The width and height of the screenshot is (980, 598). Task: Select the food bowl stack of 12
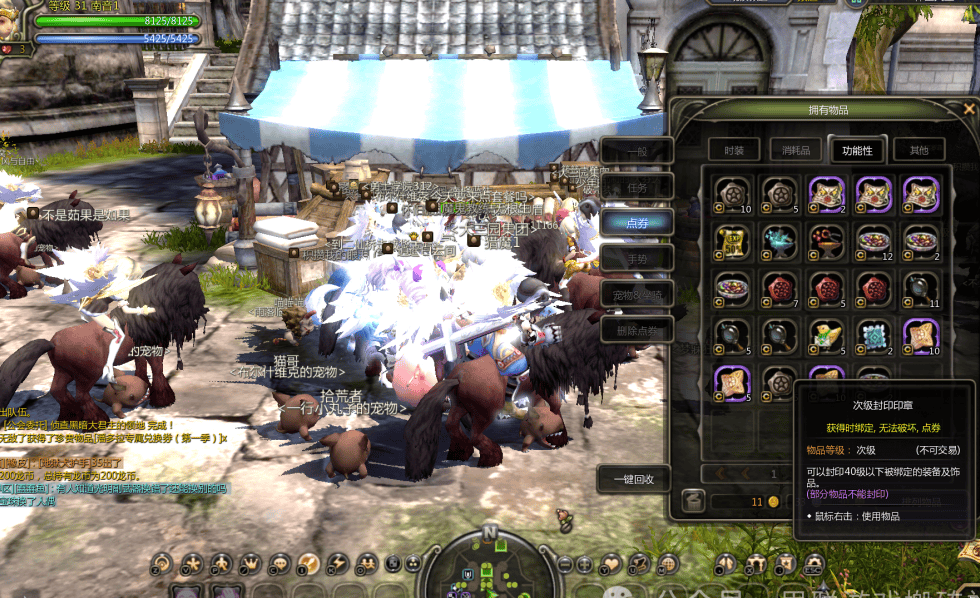coord(873,240)
